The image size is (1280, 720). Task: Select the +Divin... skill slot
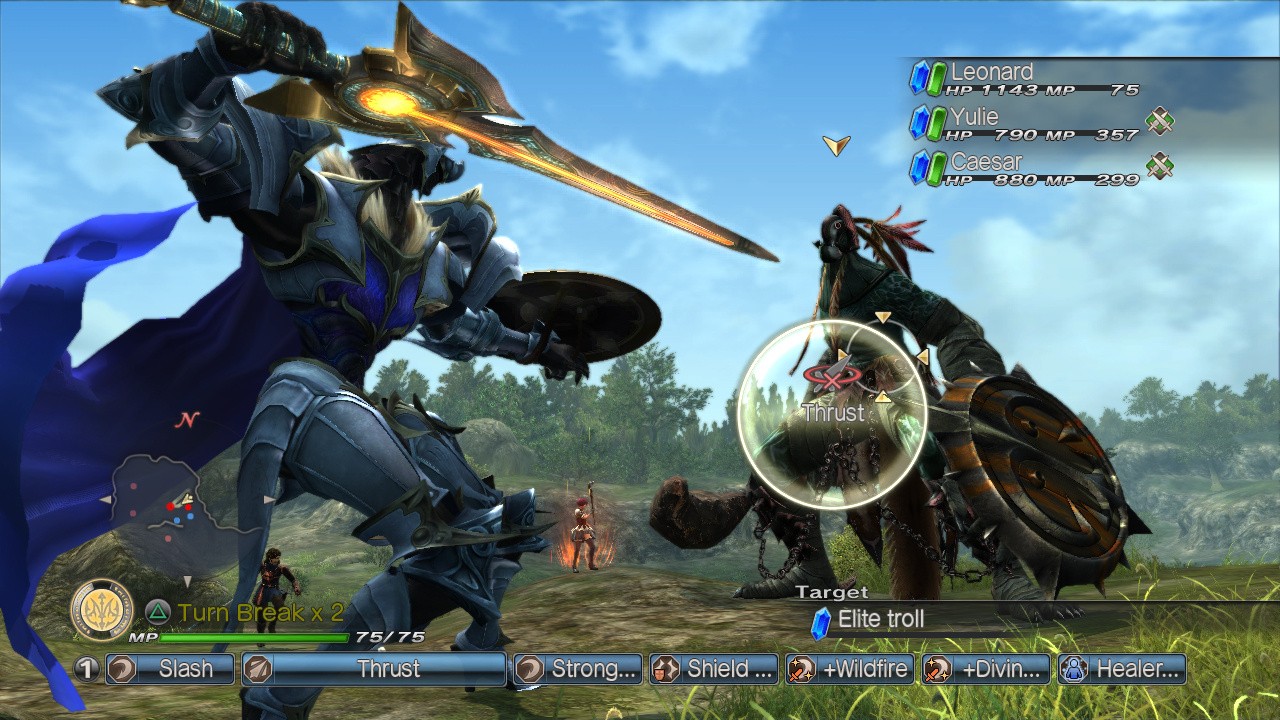point(986,669)
